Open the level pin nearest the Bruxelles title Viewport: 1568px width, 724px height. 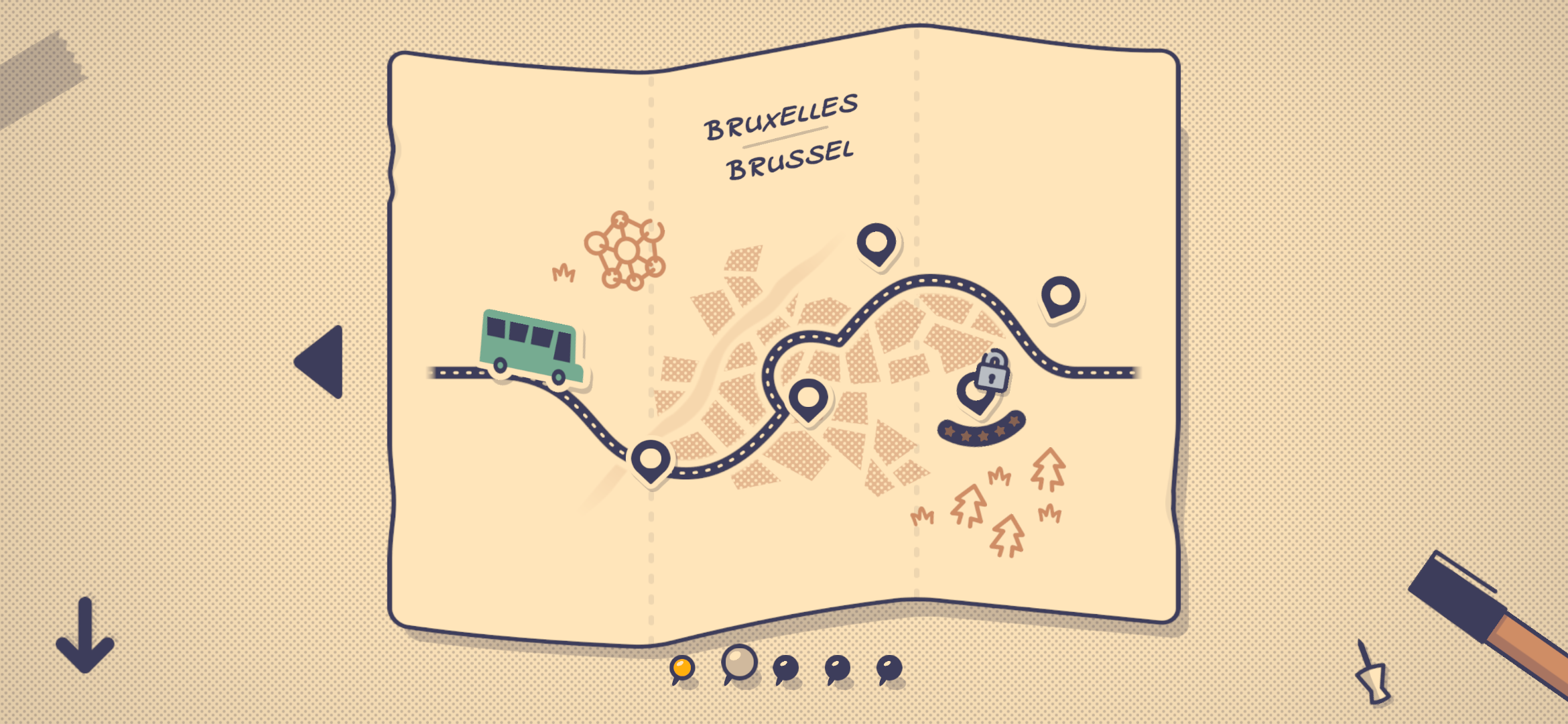(876, 243)
